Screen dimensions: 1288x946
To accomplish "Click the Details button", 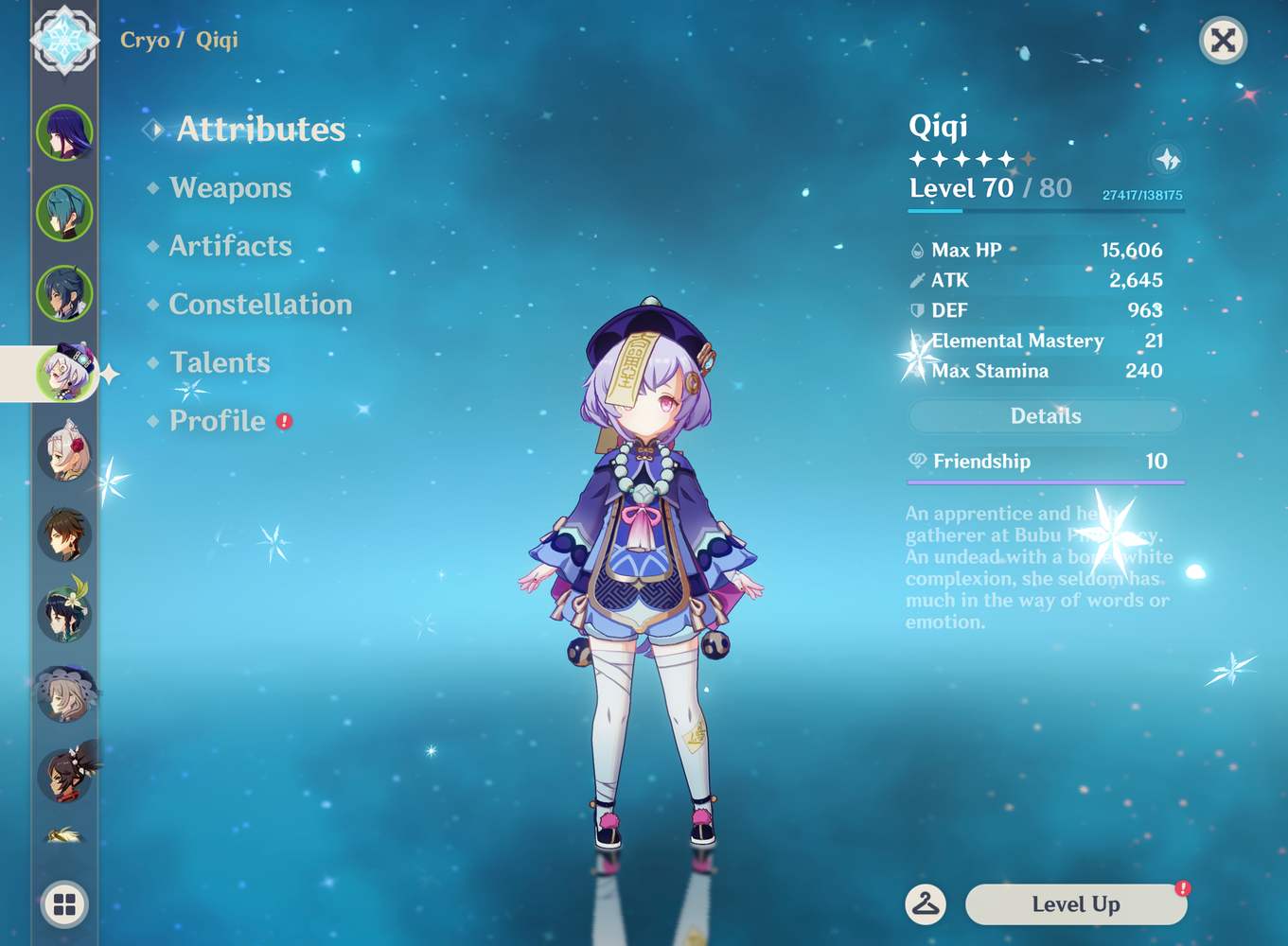I will [x=1045, y=416].
